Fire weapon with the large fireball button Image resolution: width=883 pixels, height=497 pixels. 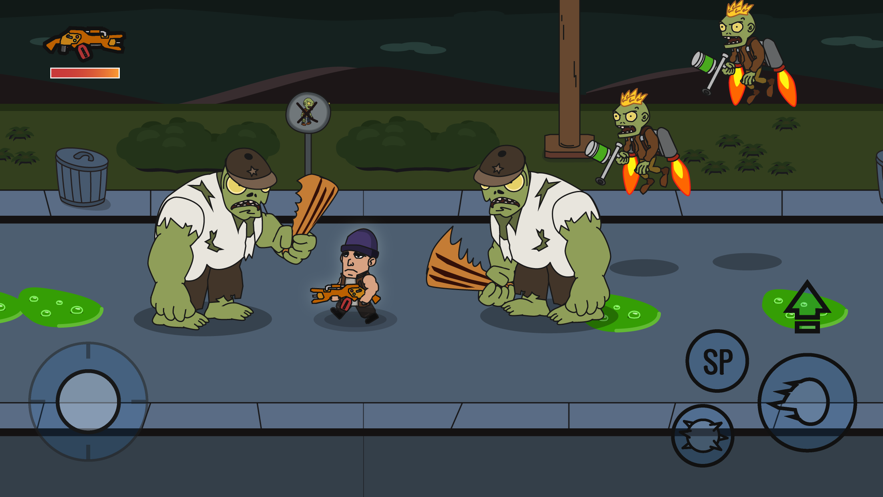point(807,403)
